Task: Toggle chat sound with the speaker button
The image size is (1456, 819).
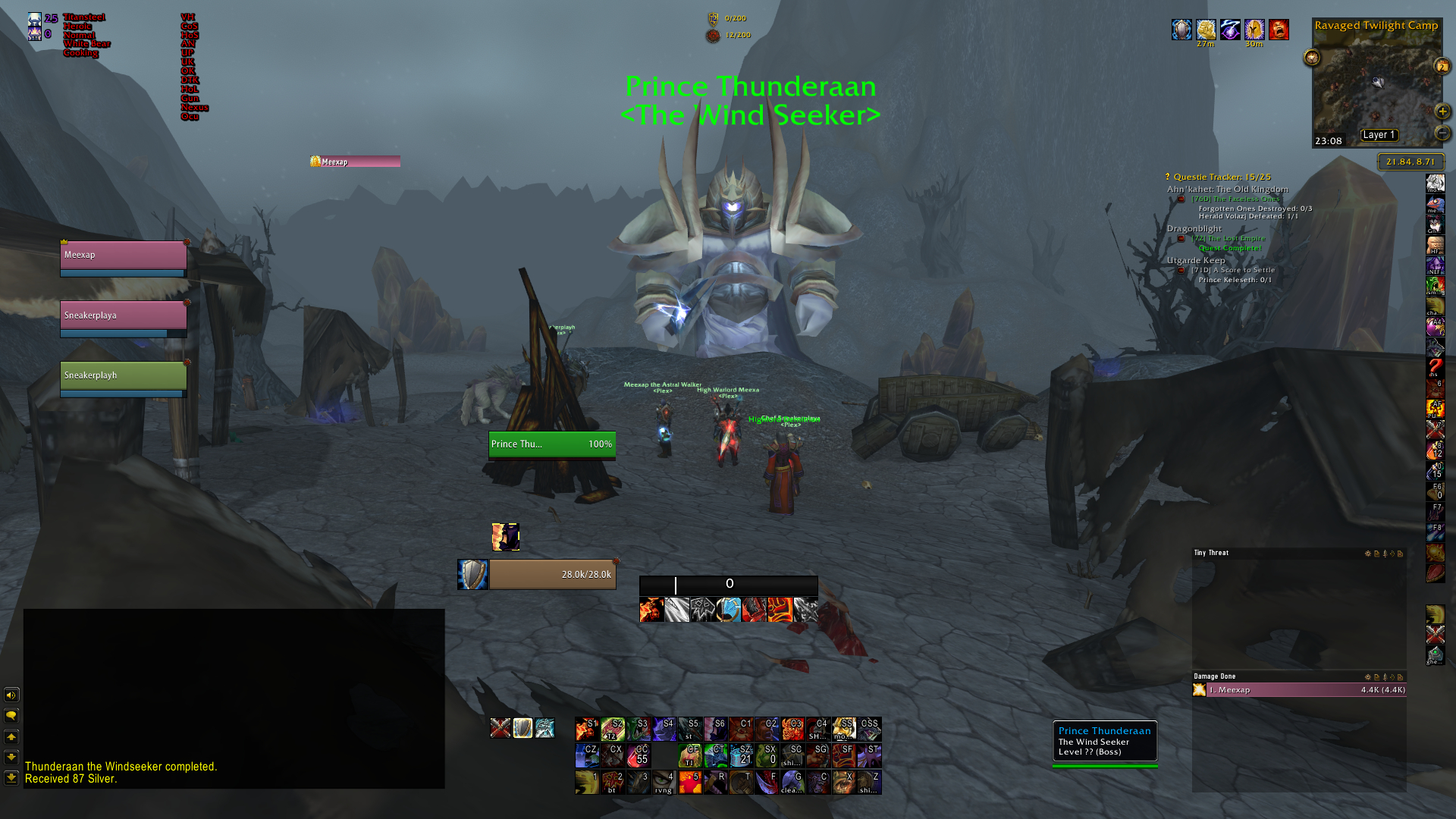Action: (11, 695)
